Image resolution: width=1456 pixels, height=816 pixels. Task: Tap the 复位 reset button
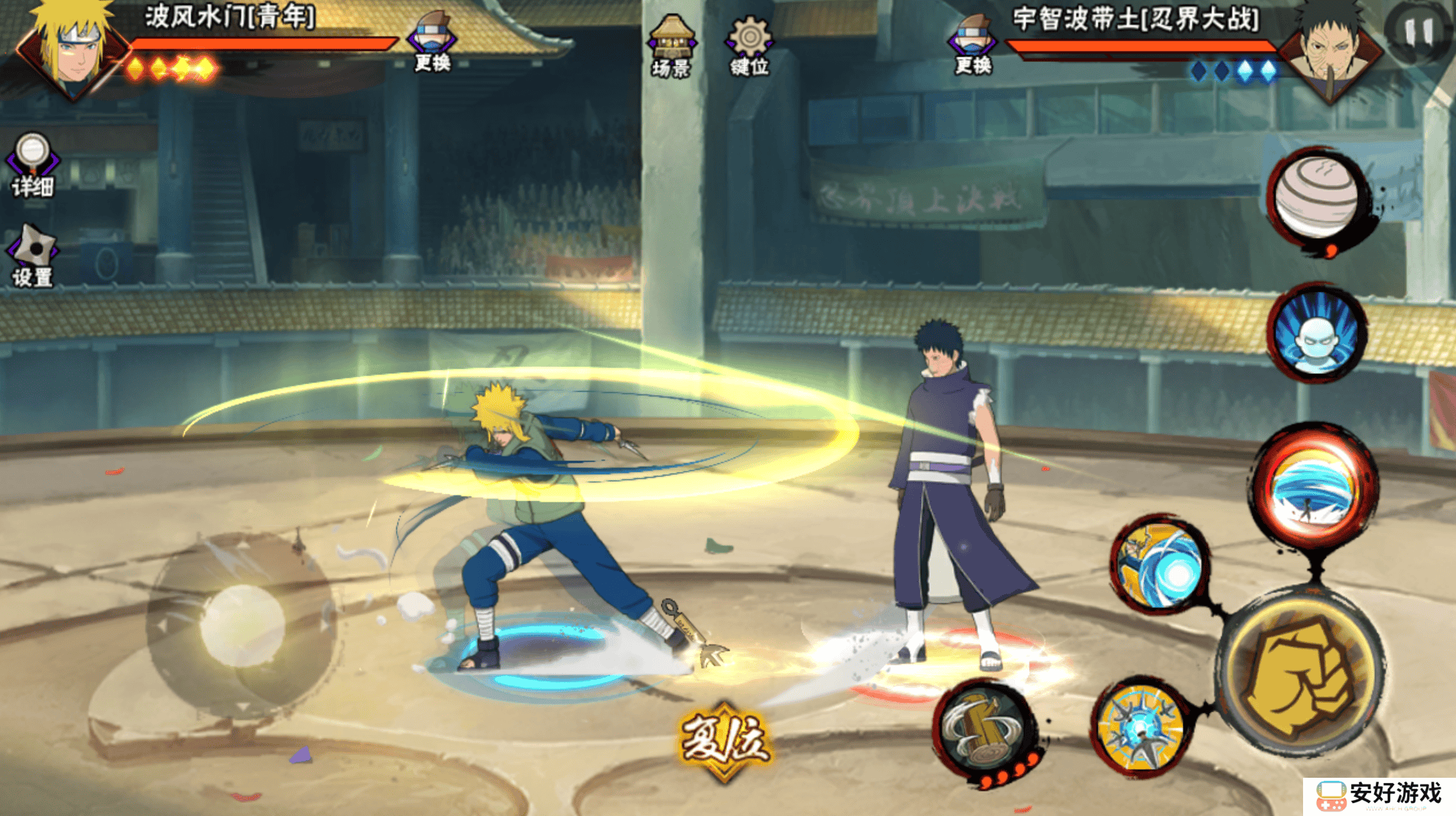(724, 740)
